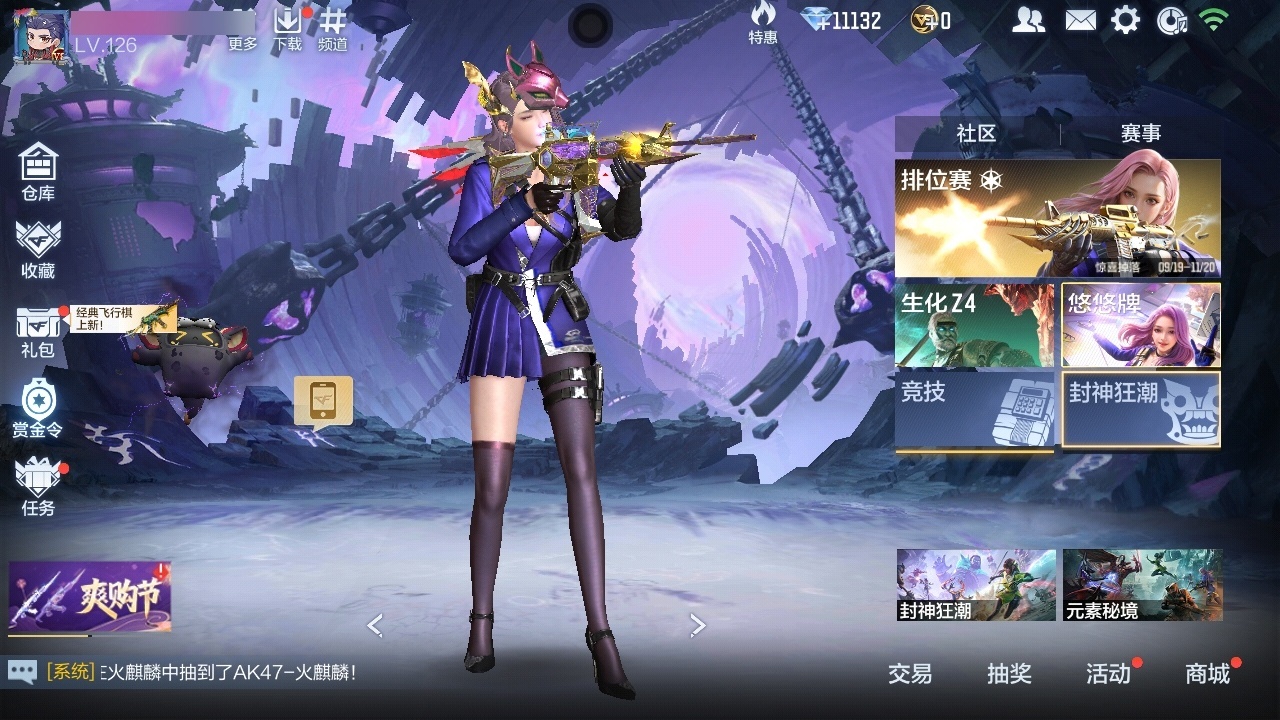1280x720 pixels.
Task: Switch to the 社区 community tab
Action: 976,133
